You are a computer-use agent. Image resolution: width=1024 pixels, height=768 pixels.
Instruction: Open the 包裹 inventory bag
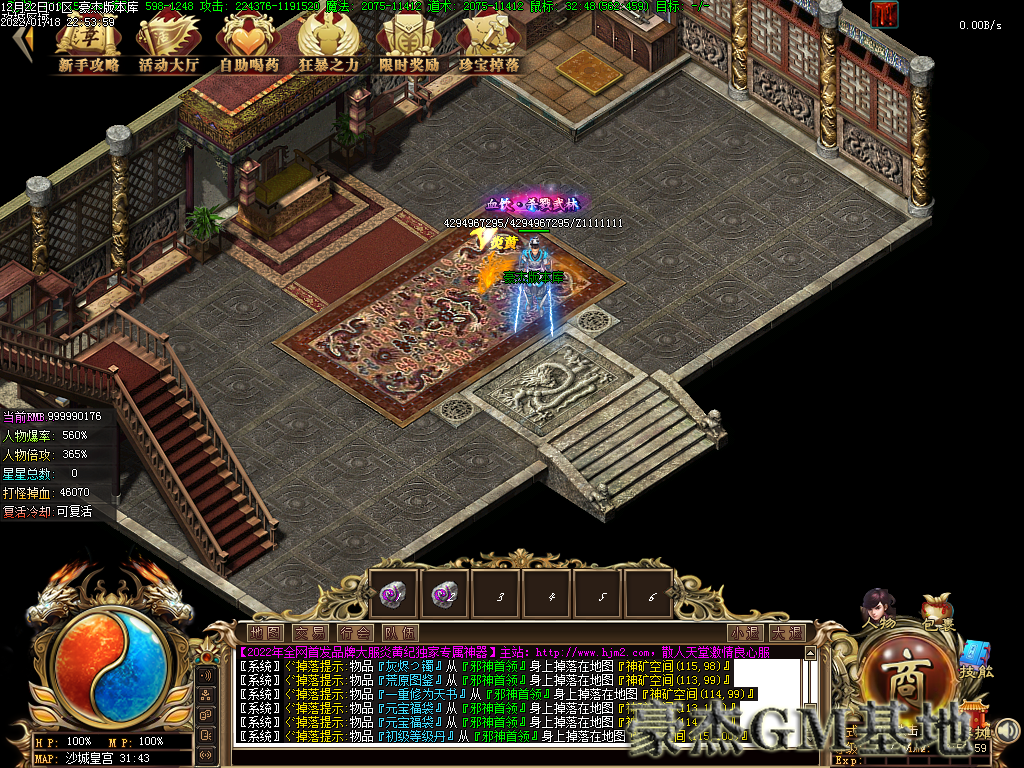coord(938,612)
